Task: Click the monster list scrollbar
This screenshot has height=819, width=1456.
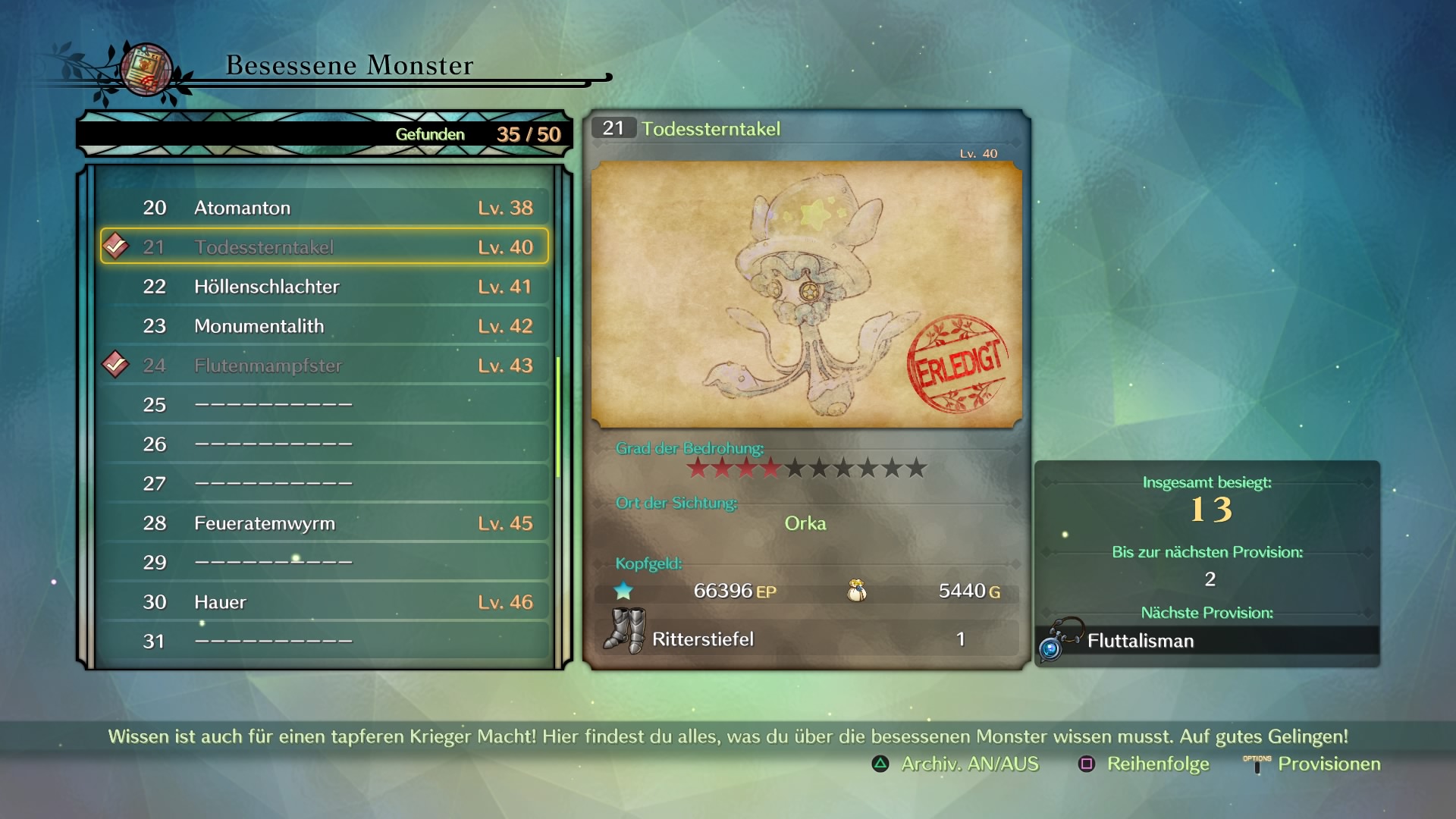Action: [x=558, y=417]
